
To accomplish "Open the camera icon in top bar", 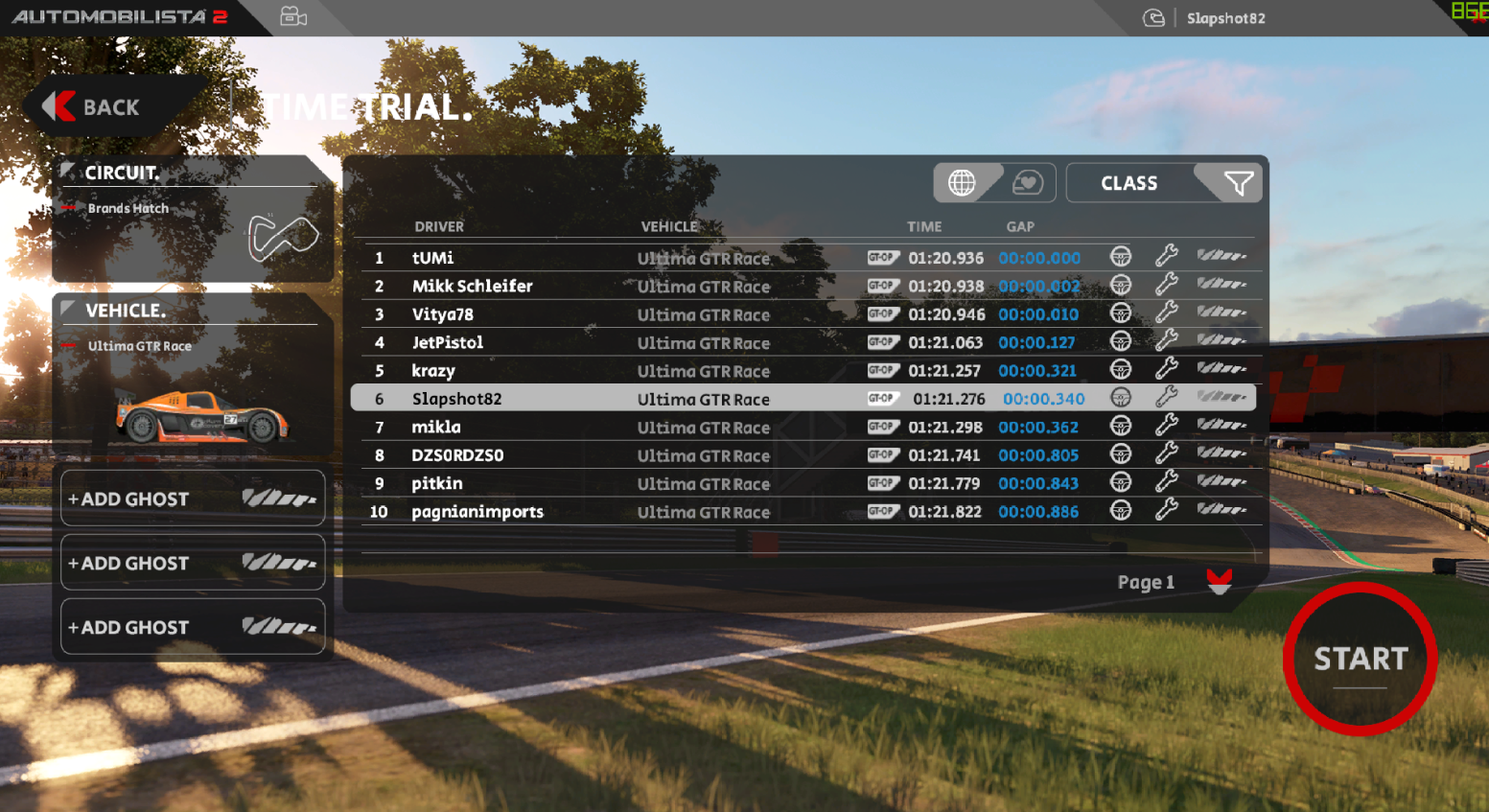I will [x=293, y=17].
